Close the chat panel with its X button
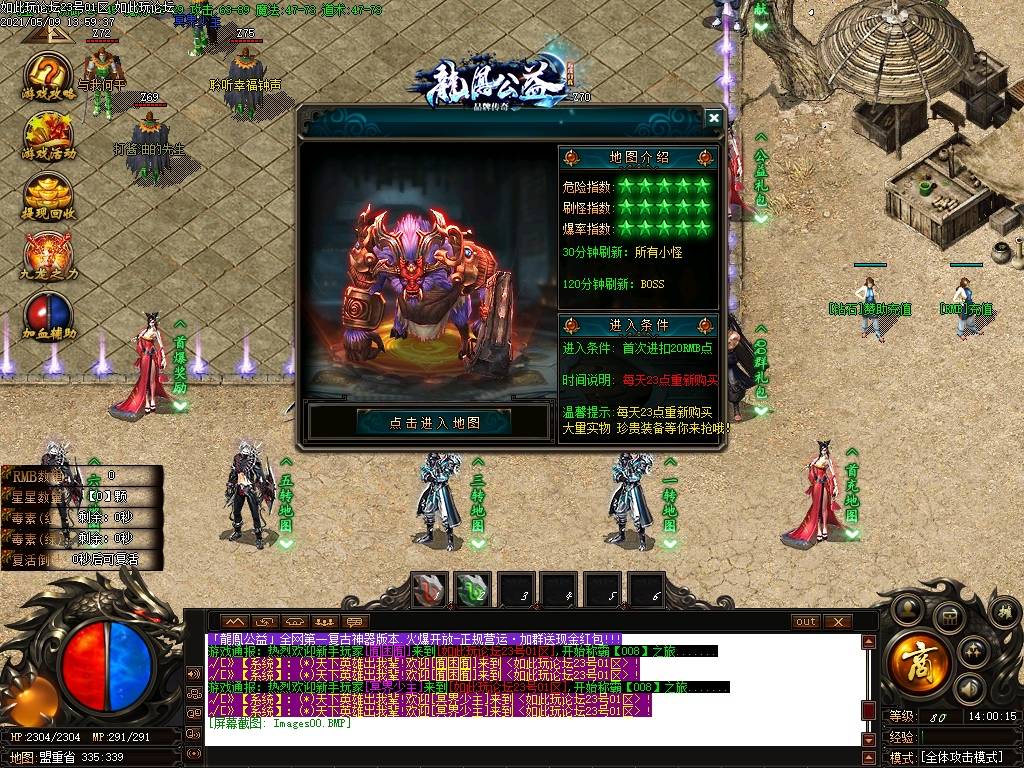 [837, 621]
